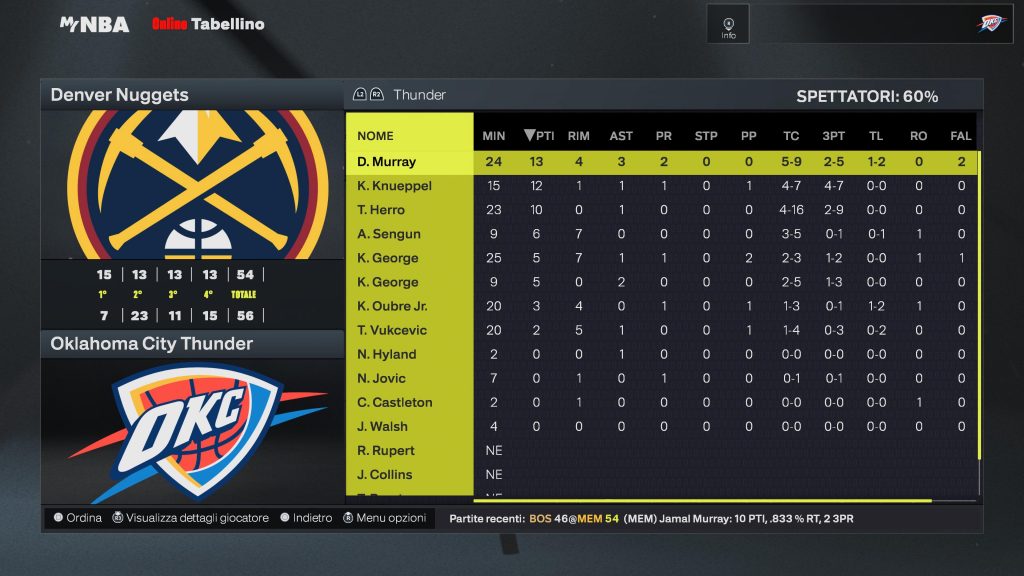Image resolution: width=1024 pixels, height=576 pixels.
Task: Sort by the AST column header
Action: click(621, 136)
